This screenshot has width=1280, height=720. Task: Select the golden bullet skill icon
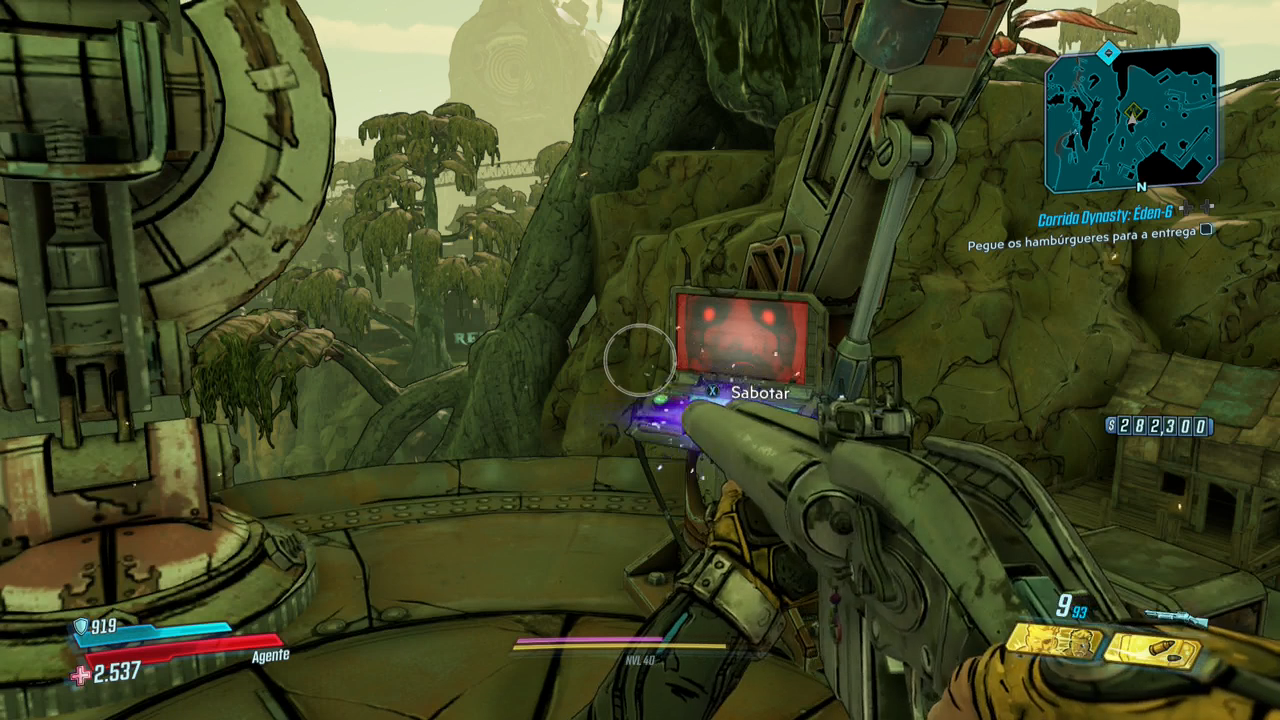[x=1154, y=651]
